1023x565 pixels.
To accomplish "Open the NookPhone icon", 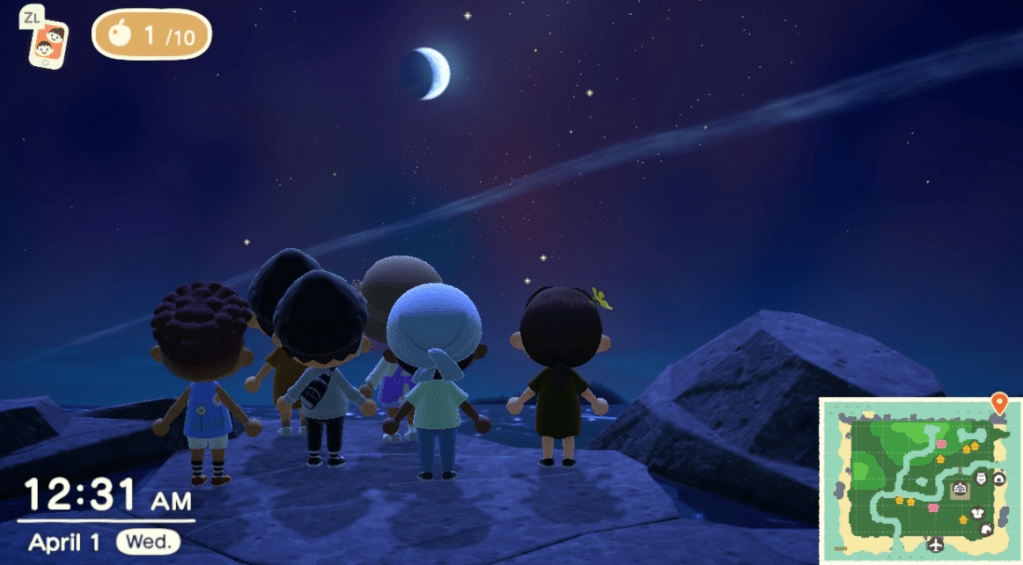I will coord(48,45).
